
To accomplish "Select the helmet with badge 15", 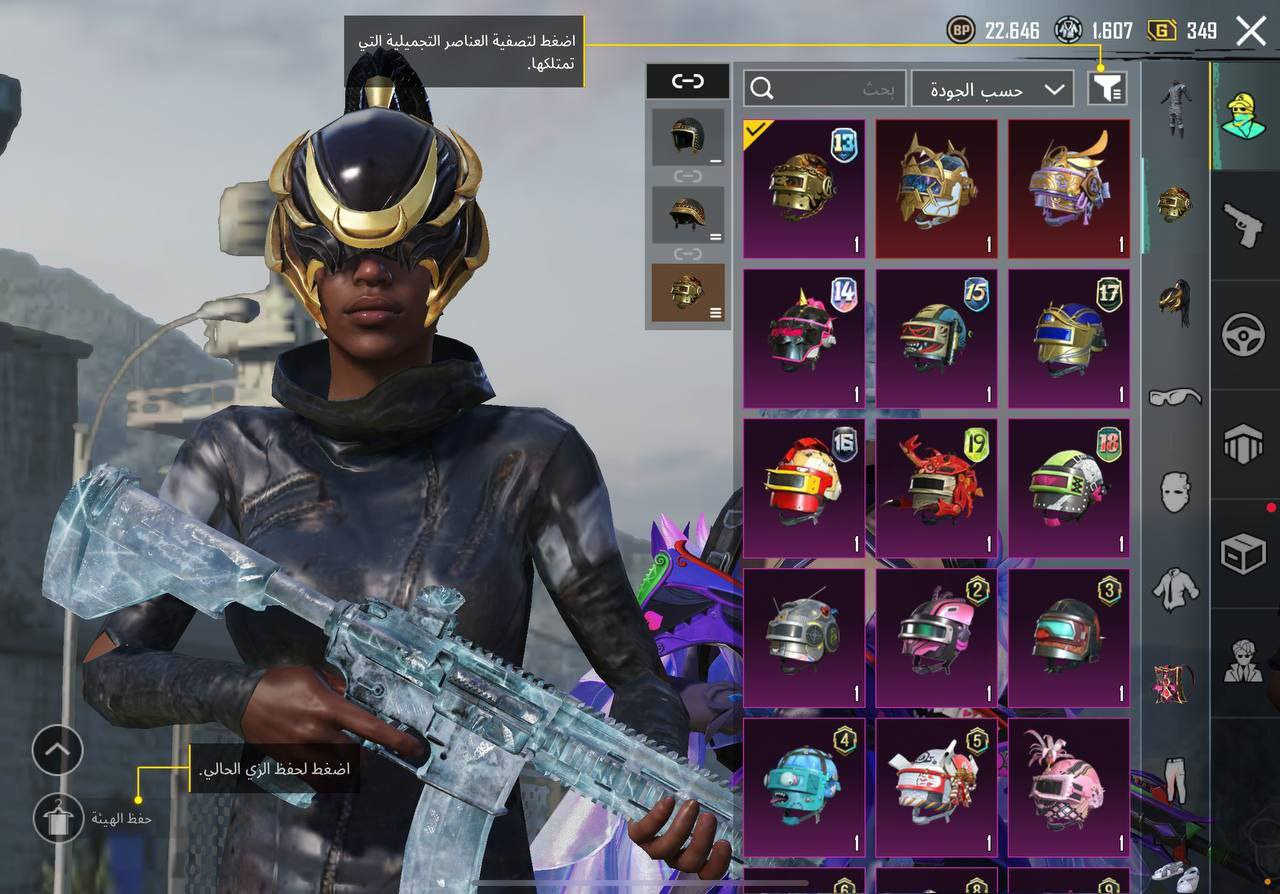I will (x=936, y=338).
